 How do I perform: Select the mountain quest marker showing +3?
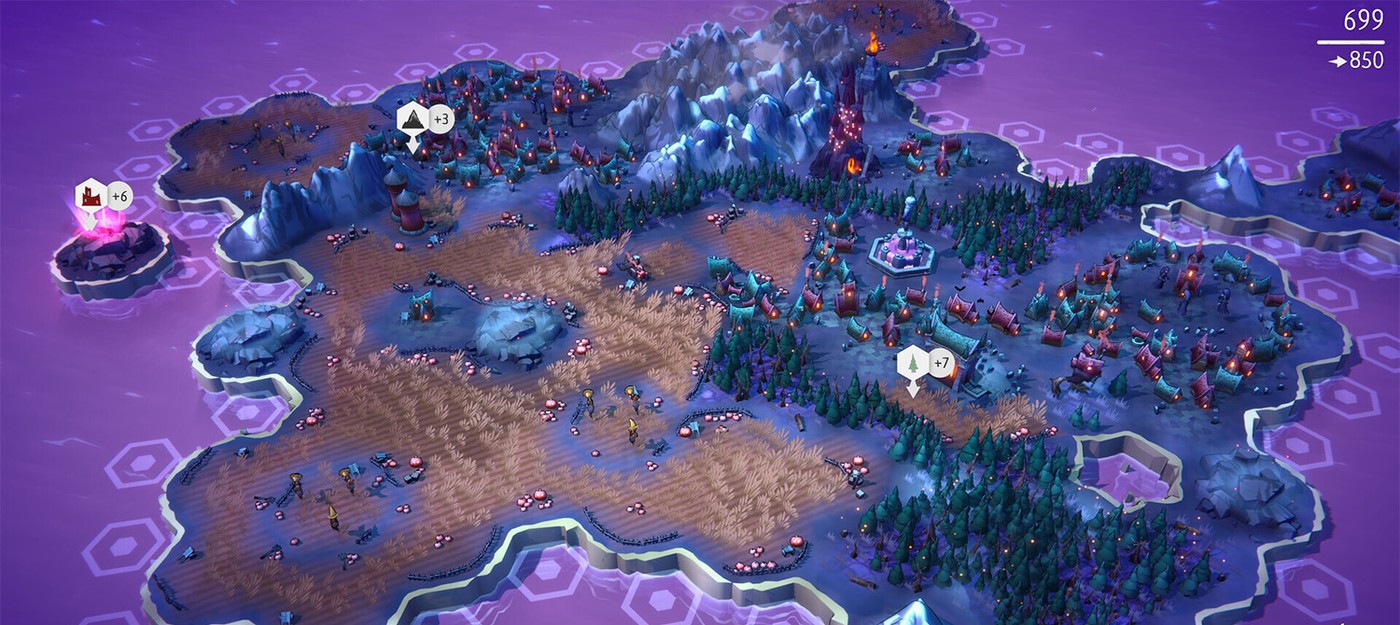413,119
